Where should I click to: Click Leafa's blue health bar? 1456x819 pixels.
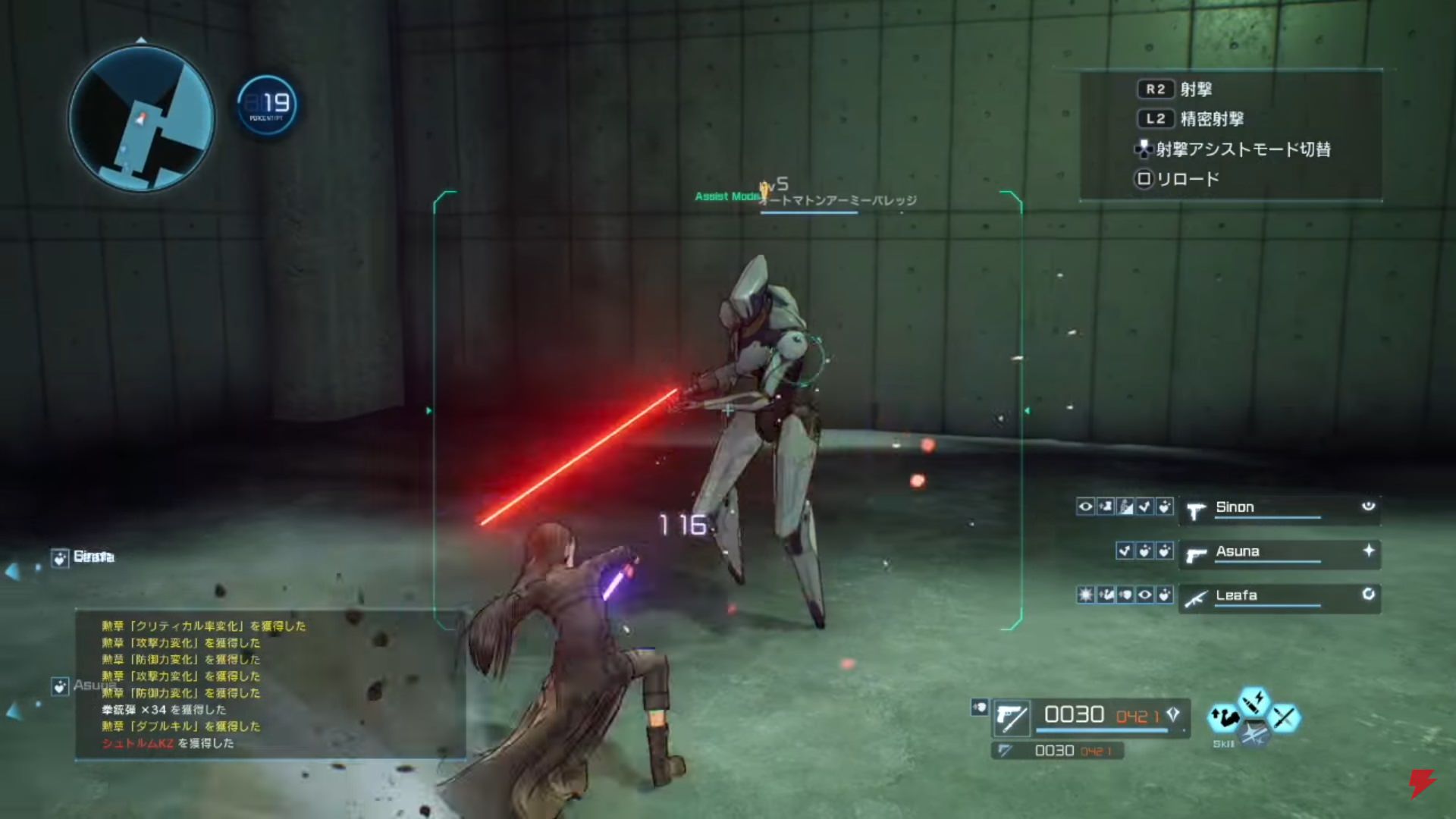pos(1267,604)
